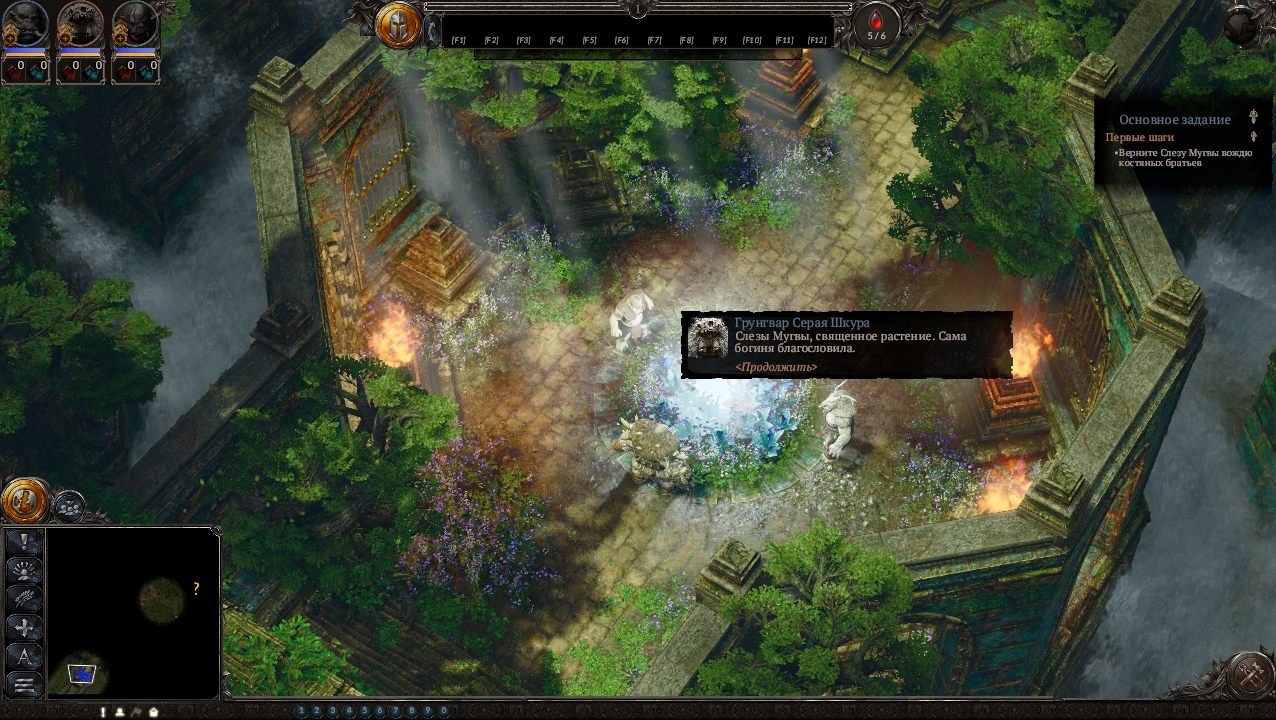The width and height of the screenshot is (1276, 720).
Task: Click the "Продолжить" dialogue prompt
Action: pos(775,367)
